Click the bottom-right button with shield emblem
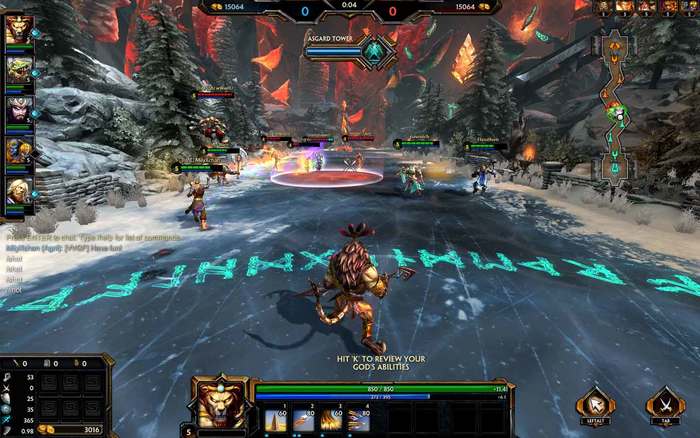This screenshot has width=700, height=438. [596, 406]
